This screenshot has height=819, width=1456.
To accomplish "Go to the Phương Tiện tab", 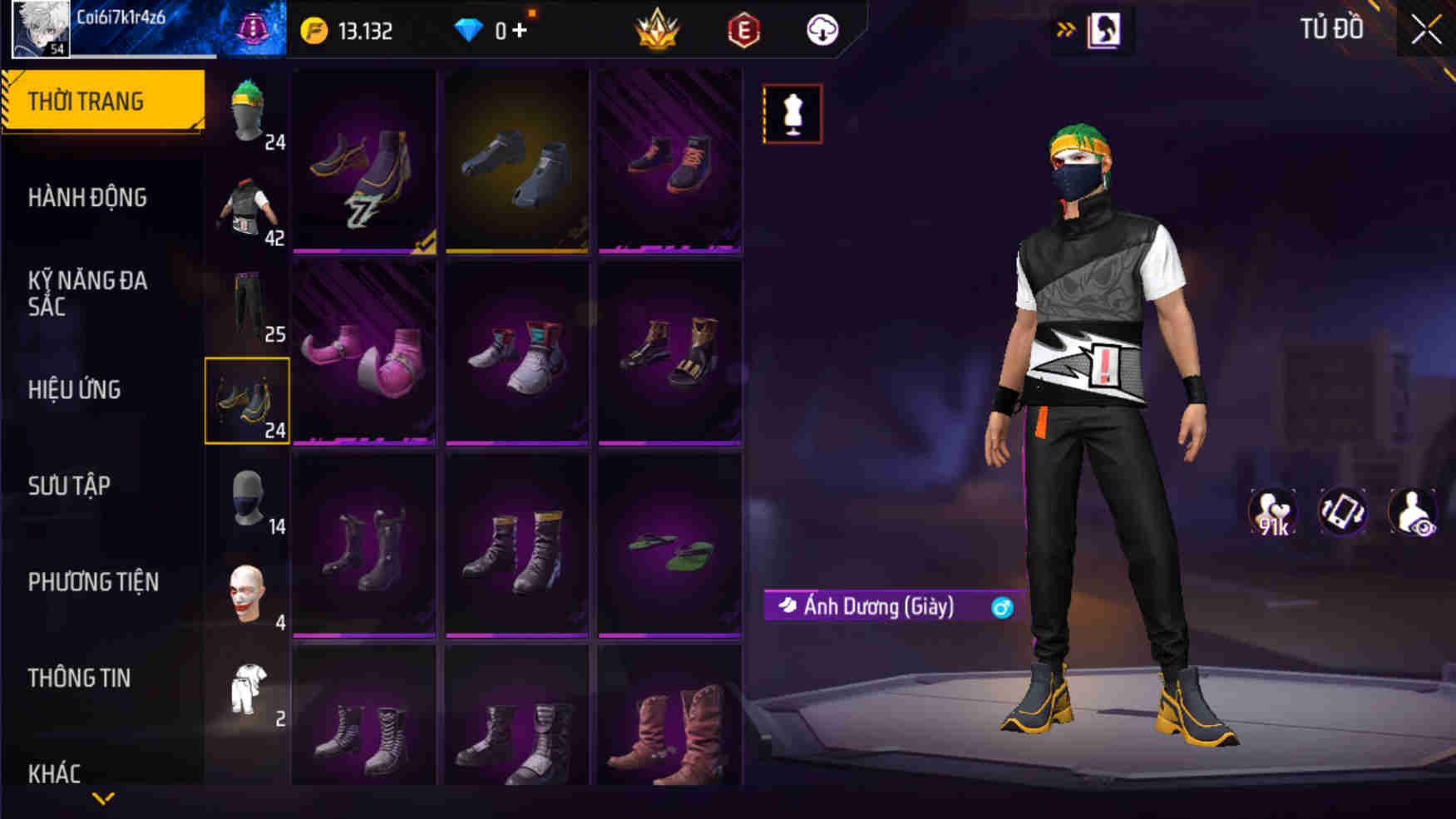I will click(93, 582).
